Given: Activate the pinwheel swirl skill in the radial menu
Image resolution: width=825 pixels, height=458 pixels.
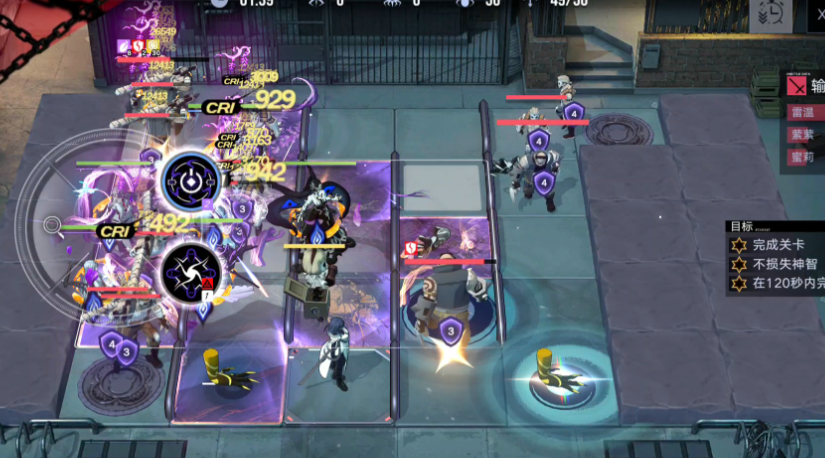Looking at the screenshot, I should pos(191,268).
